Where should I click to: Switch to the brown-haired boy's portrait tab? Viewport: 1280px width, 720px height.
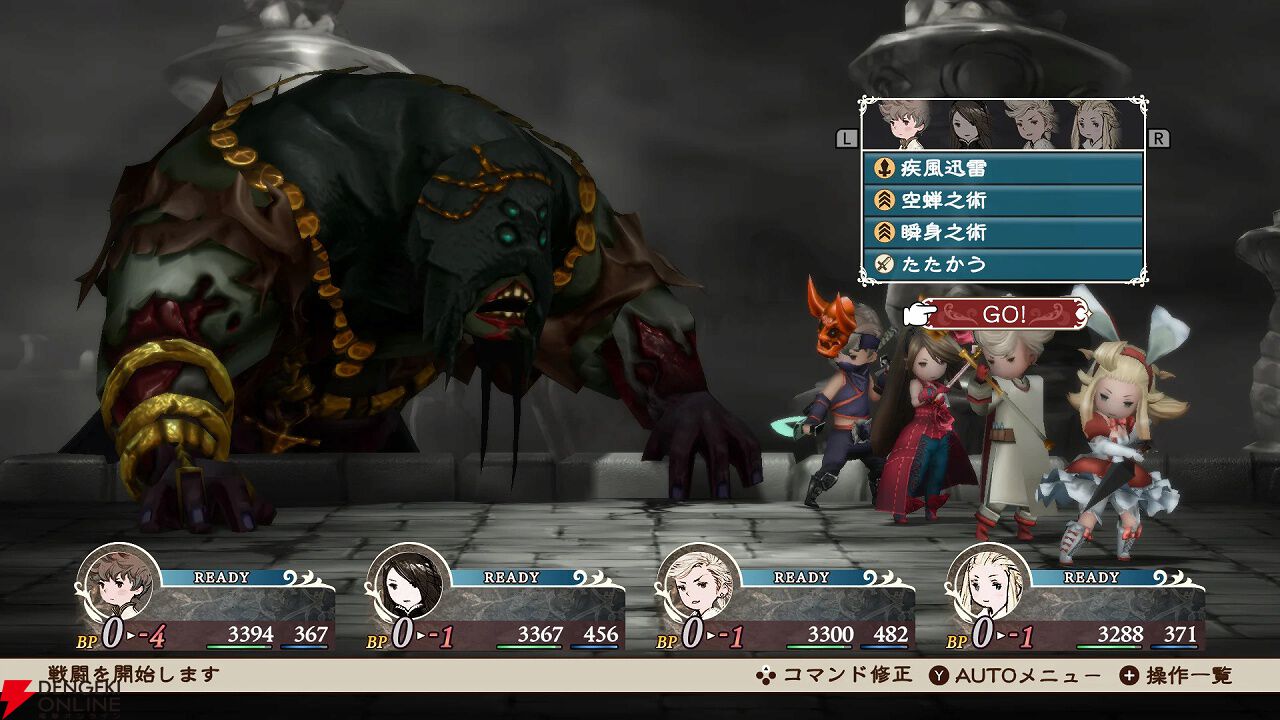click(902, 125)
